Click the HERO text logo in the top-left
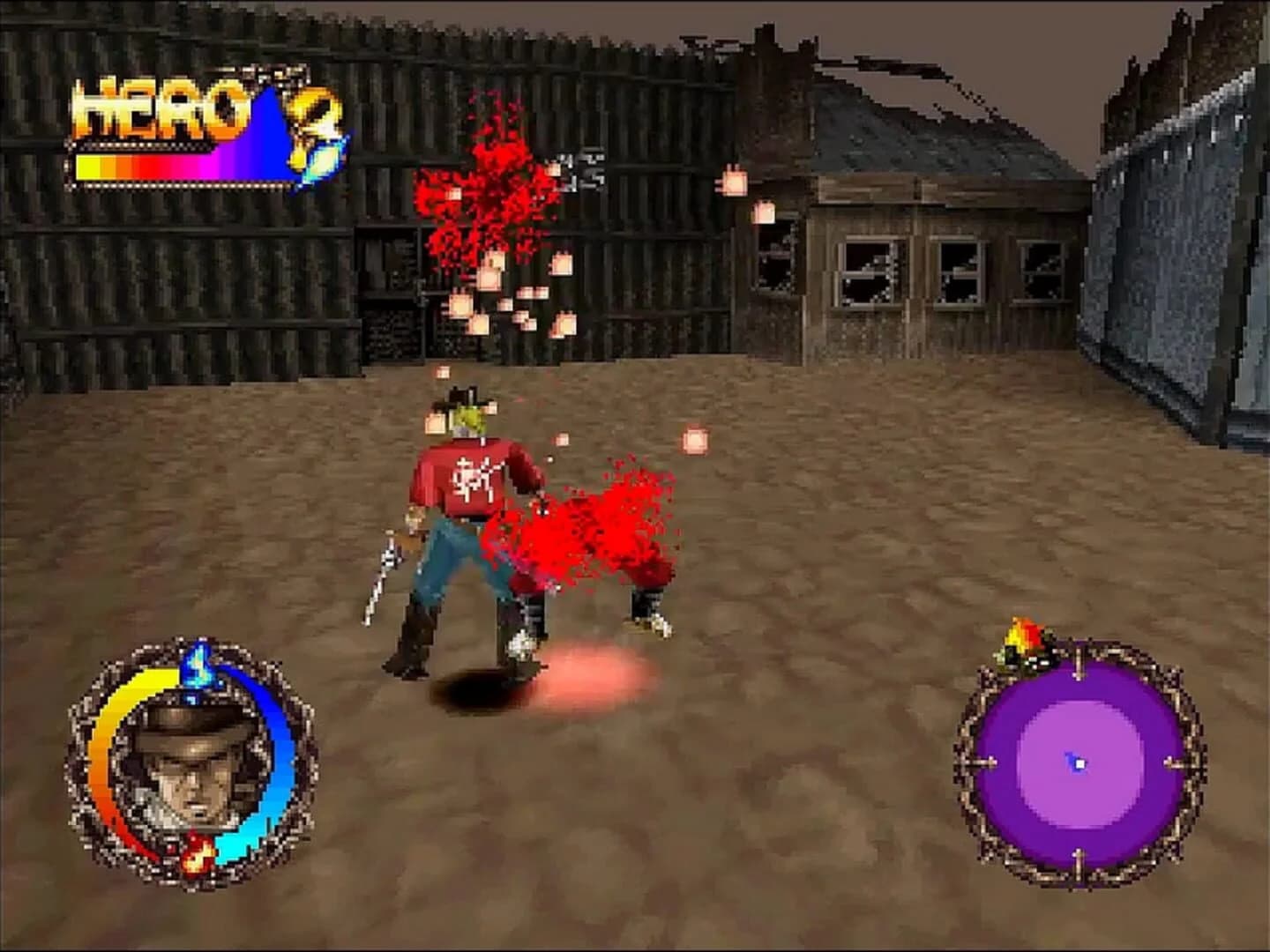The image size is (1270, 952). (x=159, y=106)
